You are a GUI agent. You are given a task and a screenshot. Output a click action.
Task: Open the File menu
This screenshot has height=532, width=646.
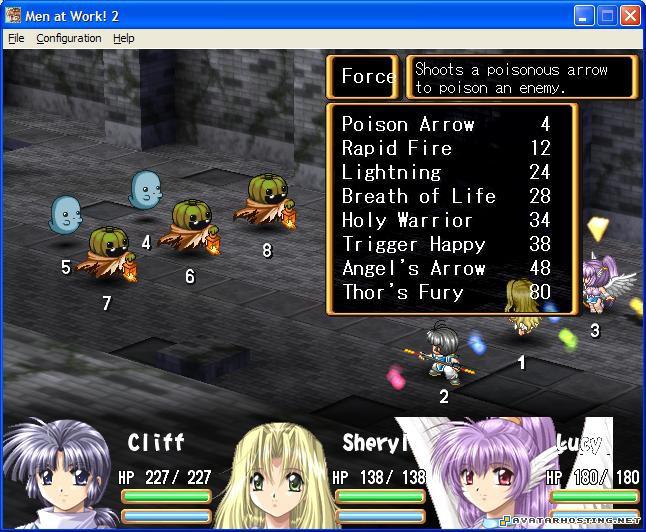tap(15, 38)
